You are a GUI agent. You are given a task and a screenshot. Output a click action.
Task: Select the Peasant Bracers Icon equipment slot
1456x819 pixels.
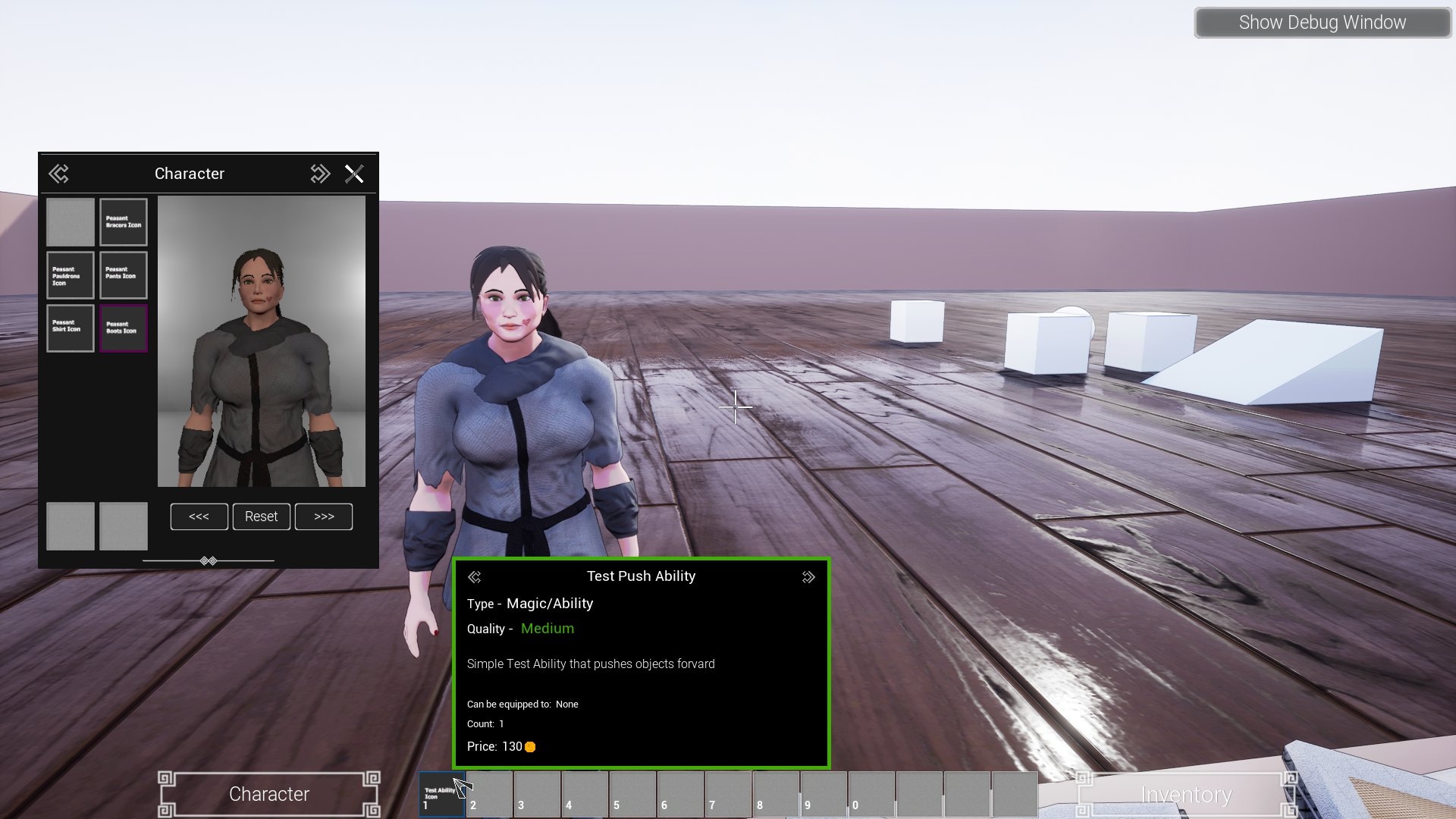(124, 221)
